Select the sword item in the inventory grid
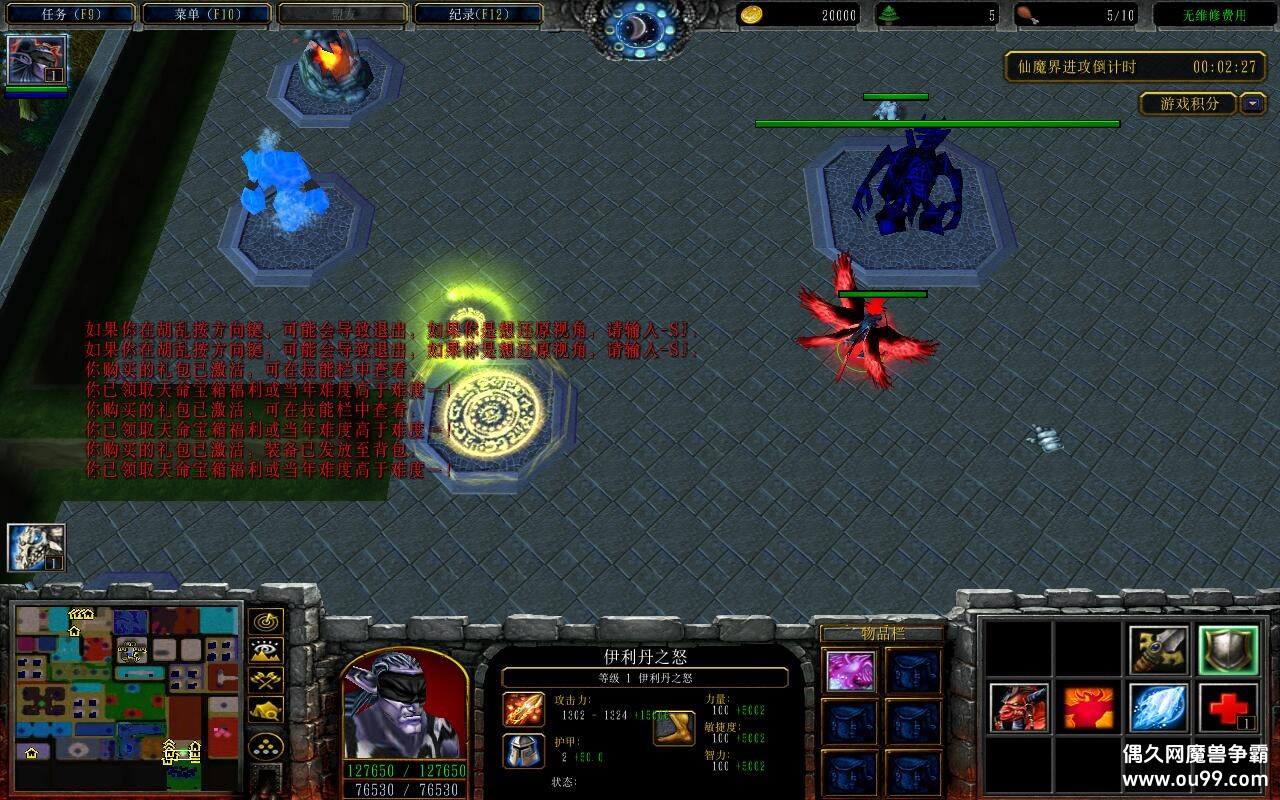Image resolution: width=1280 pixels, height=800 pixels. (1158, 651)
